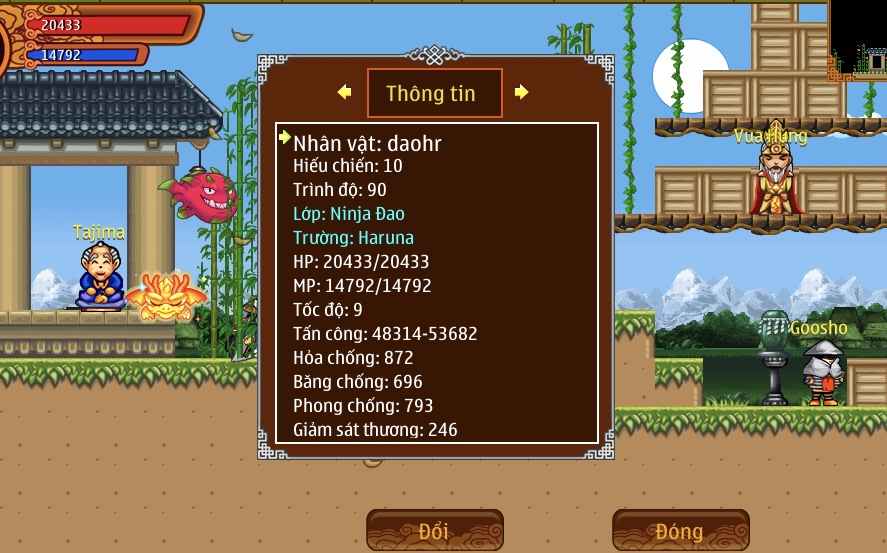Screen dimensions: 887x553
Task: Select the Thông tin tab header
Action: pyautogui.click(x=430, y=94)
